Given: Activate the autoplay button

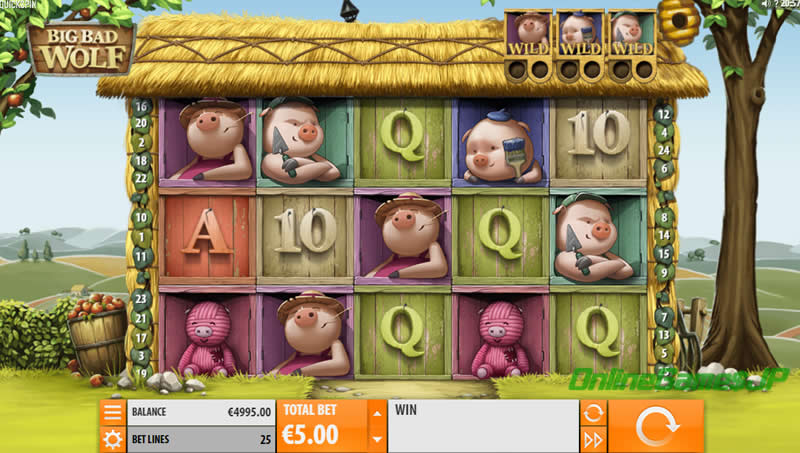Looking at the screenshot, I should click(593, 412).
